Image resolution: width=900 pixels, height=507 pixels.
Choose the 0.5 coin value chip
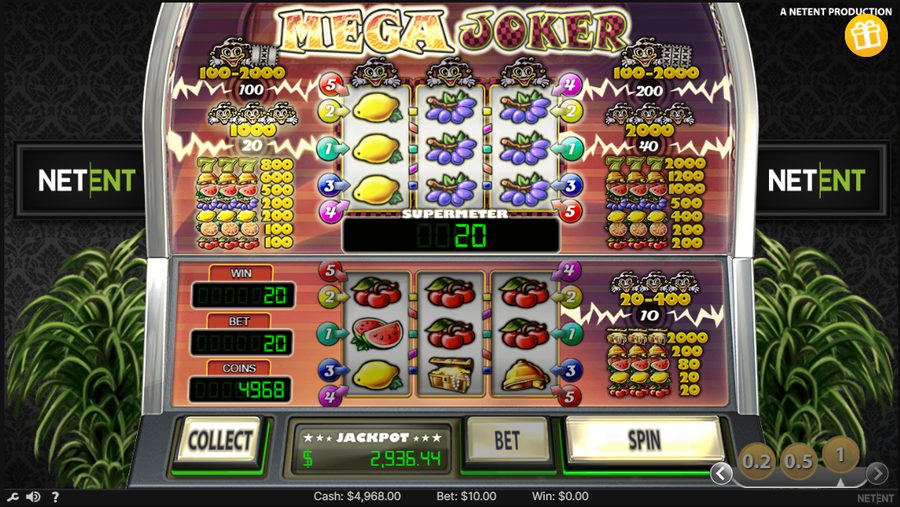point(799,461)
